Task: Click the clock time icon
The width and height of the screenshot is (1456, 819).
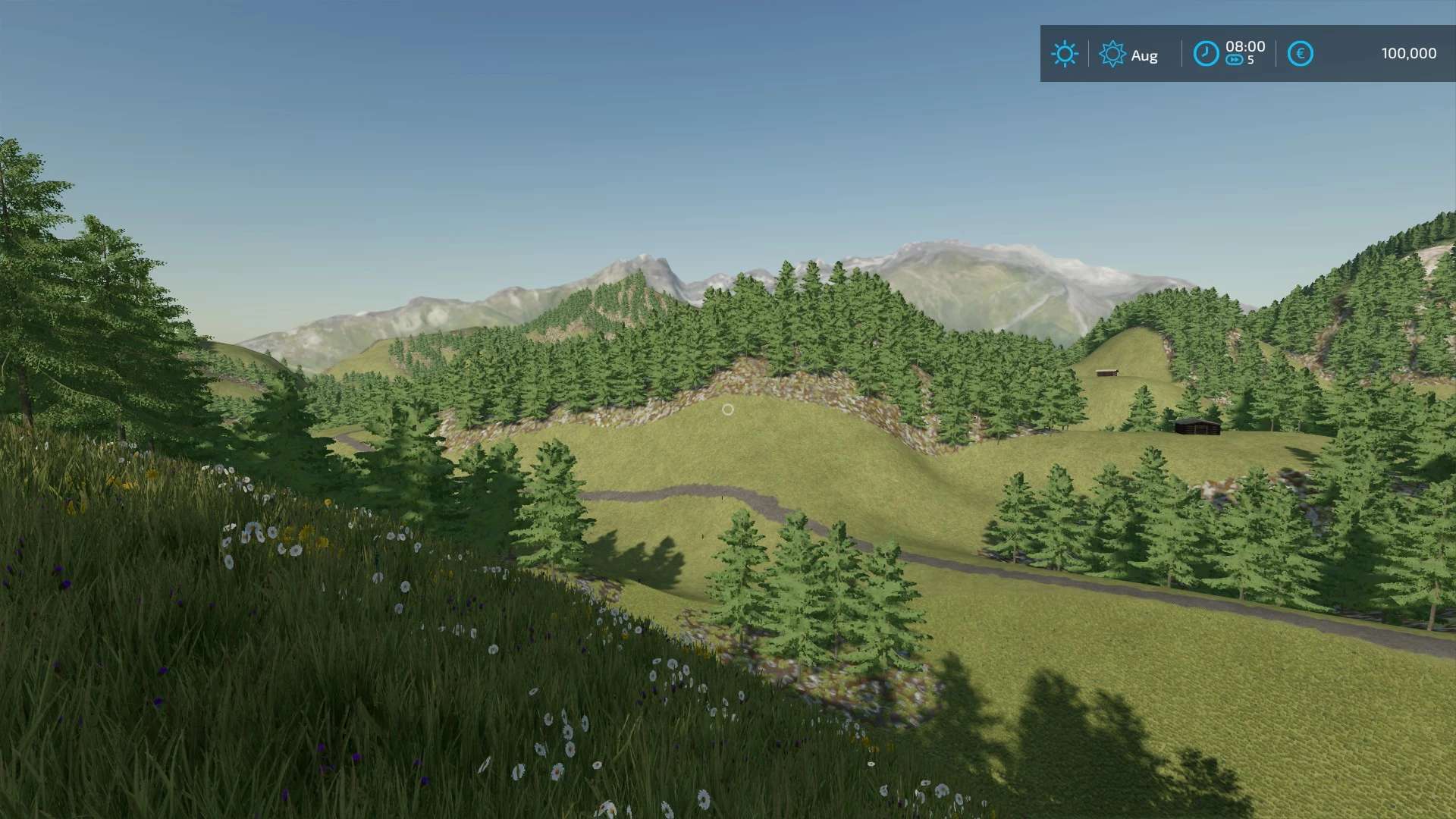Action: (x=1206, y=54)
